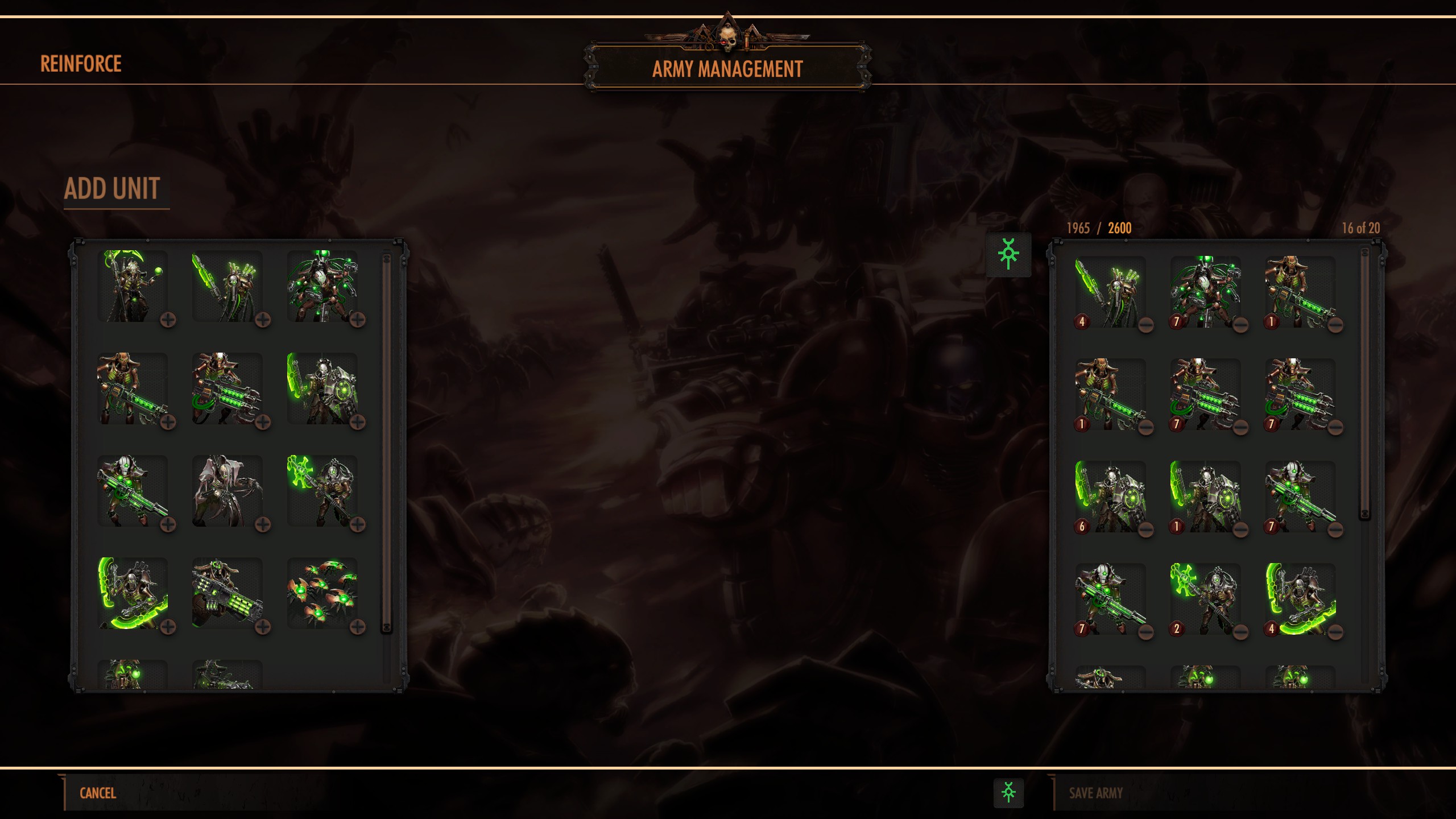The width and height of the screenshot is (1456, 819).
Task: Add the pale clawed Flayed One unit
Action: [262, 524]
